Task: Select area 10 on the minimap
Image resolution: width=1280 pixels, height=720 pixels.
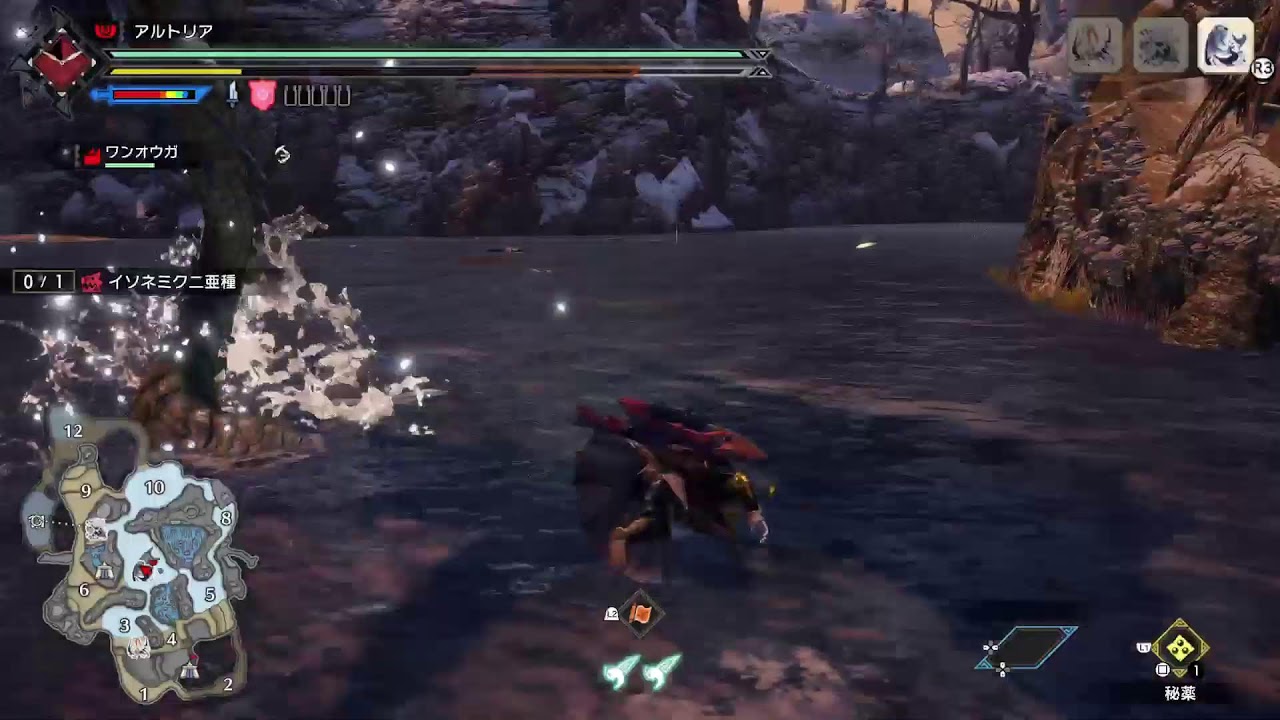Action: point(154,488)
